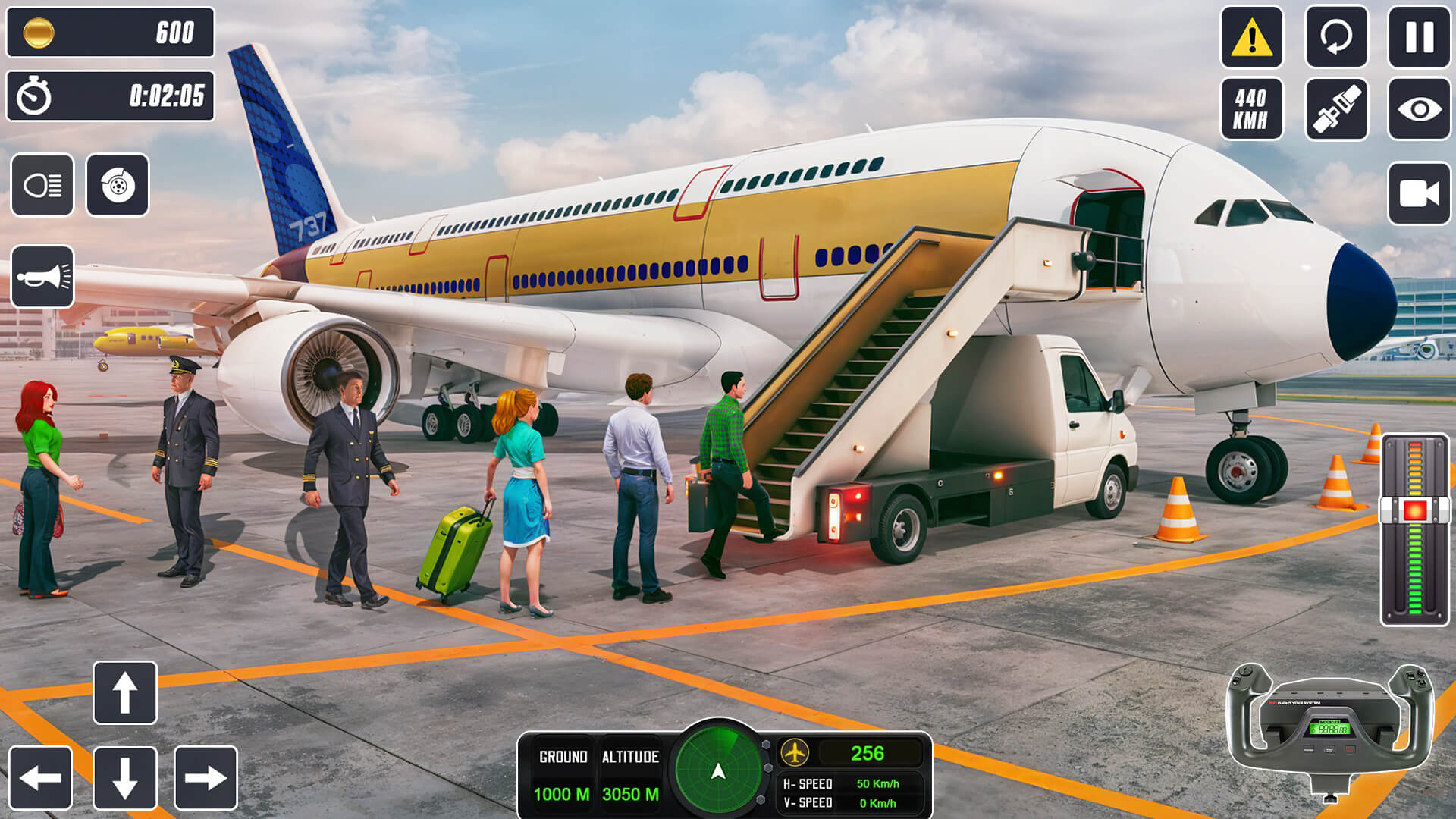Pause the game
This screenshot has height=819, width=1456.
1420,37
